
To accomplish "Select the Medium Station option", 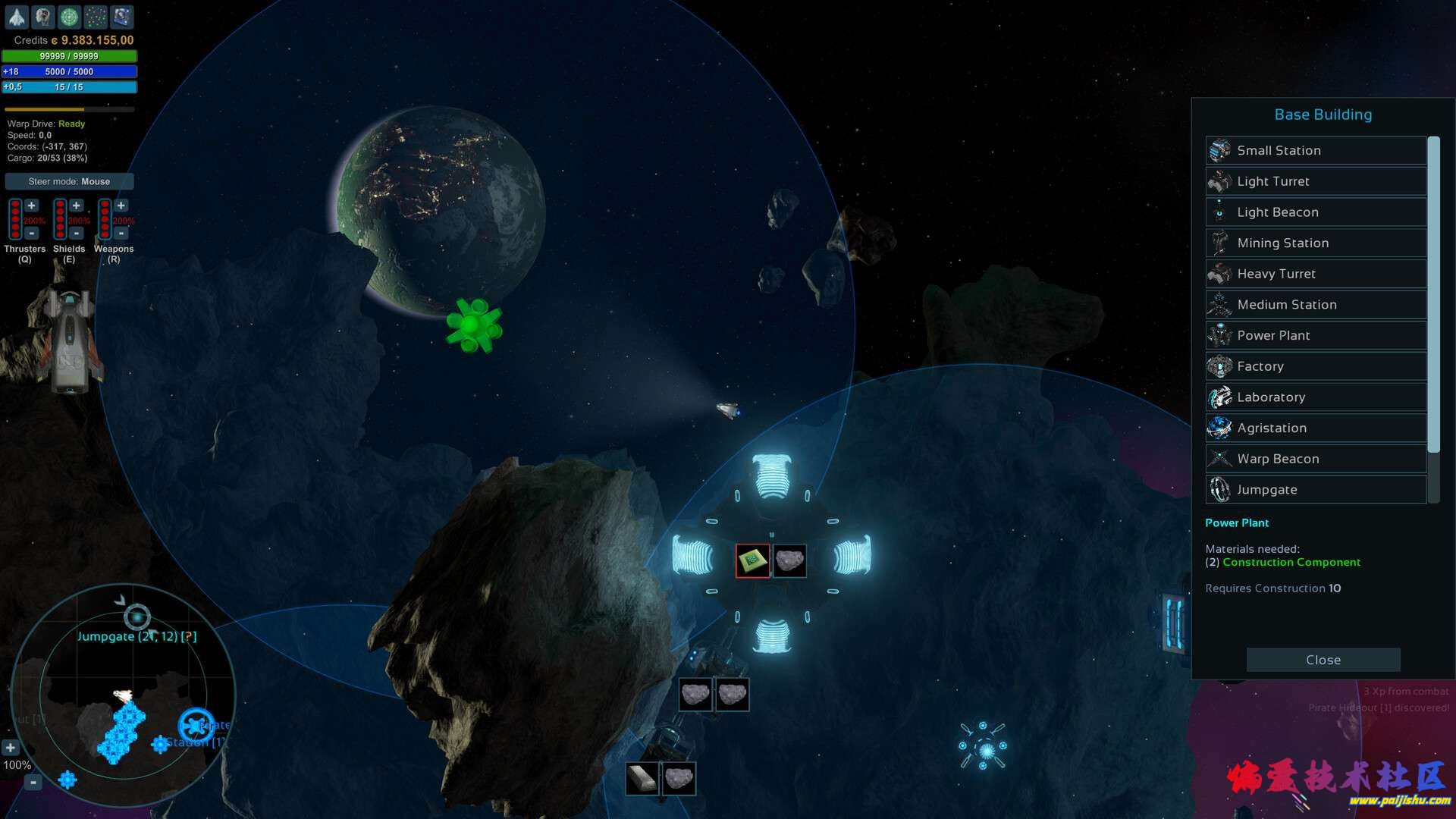I will pos(1316,305).
